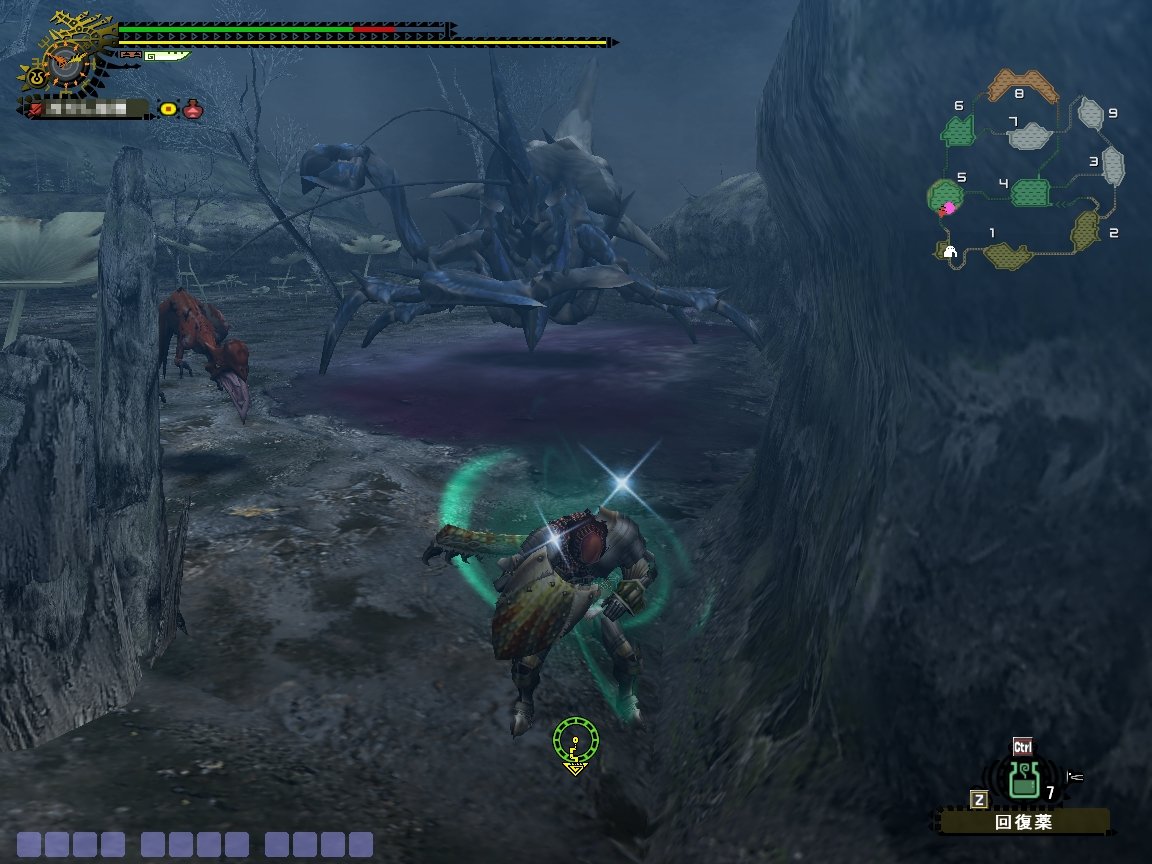Select area 8 on the minimap
This screenshot has height=864, width=1152.
pos(1022,88)
